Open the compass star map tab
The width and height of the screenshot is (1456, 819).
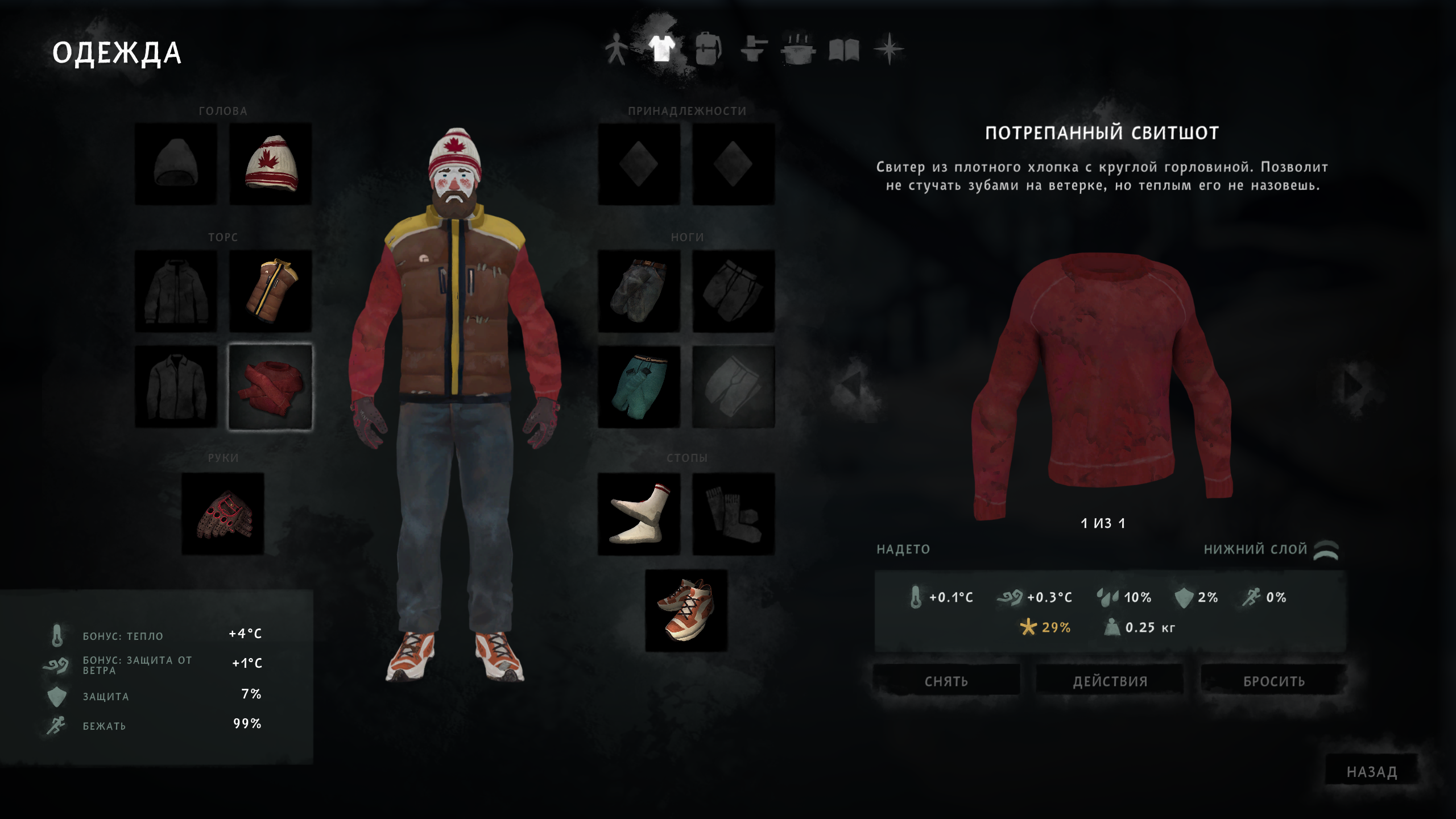[x=889, y=49]
